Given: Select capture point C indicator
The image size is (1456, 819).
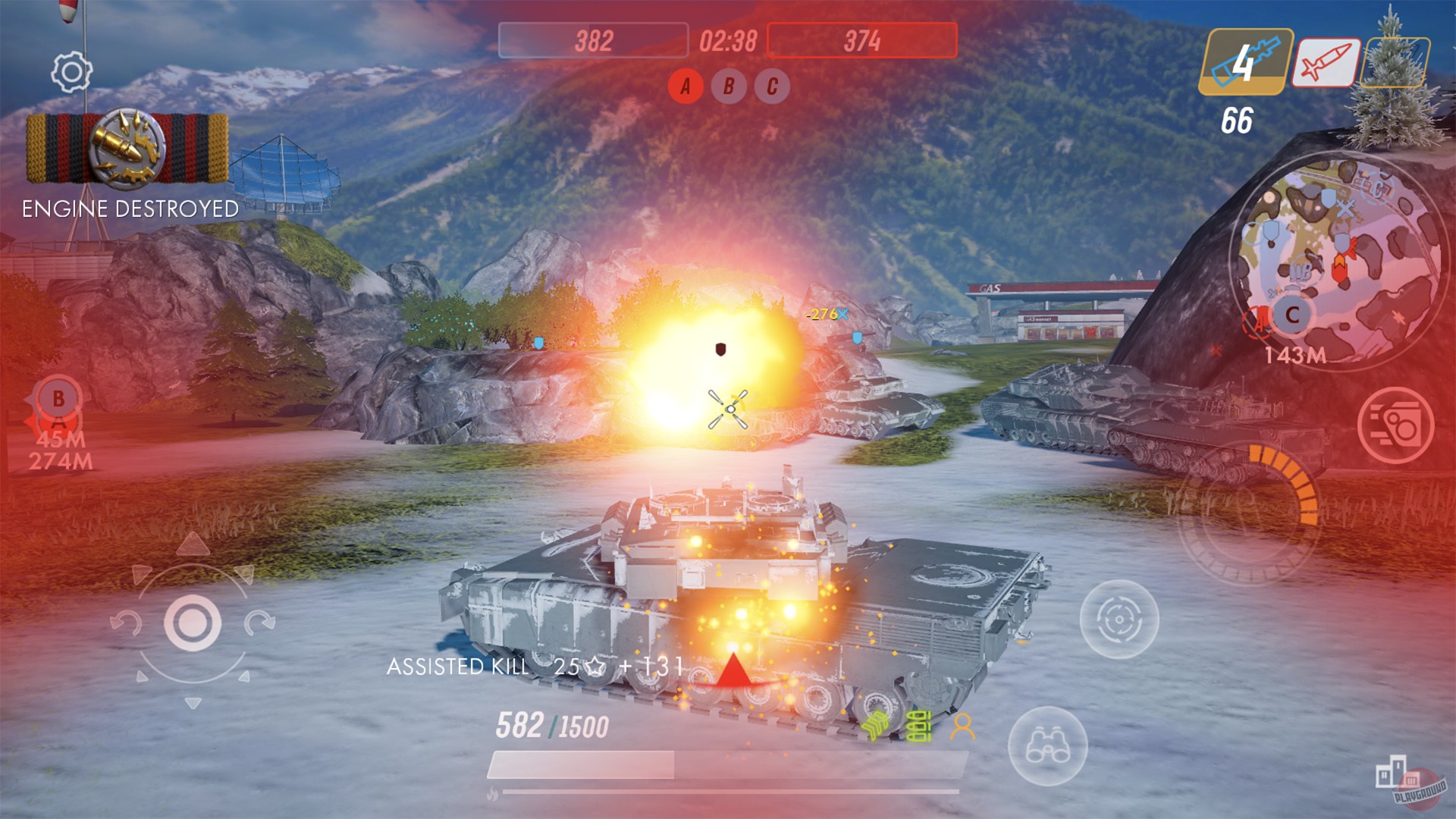Looking at the screenshot, I should tap(770, 88).
